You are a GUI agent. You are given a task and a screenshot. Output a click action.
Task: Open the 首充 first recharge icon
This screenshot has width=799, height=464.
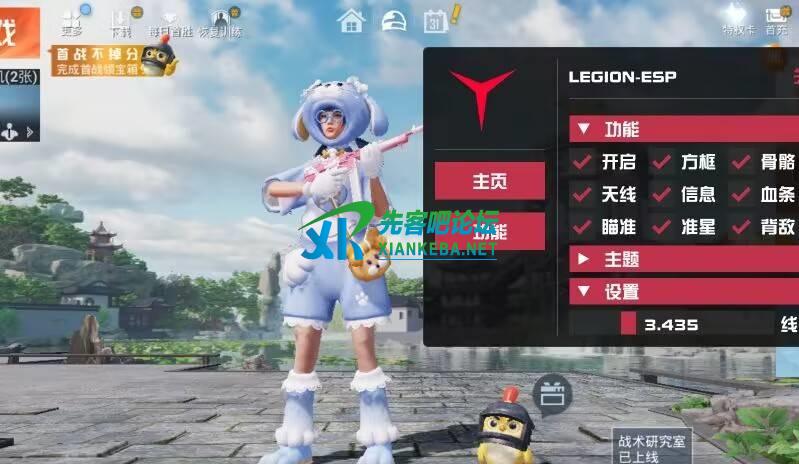click(x=777, y=20)
